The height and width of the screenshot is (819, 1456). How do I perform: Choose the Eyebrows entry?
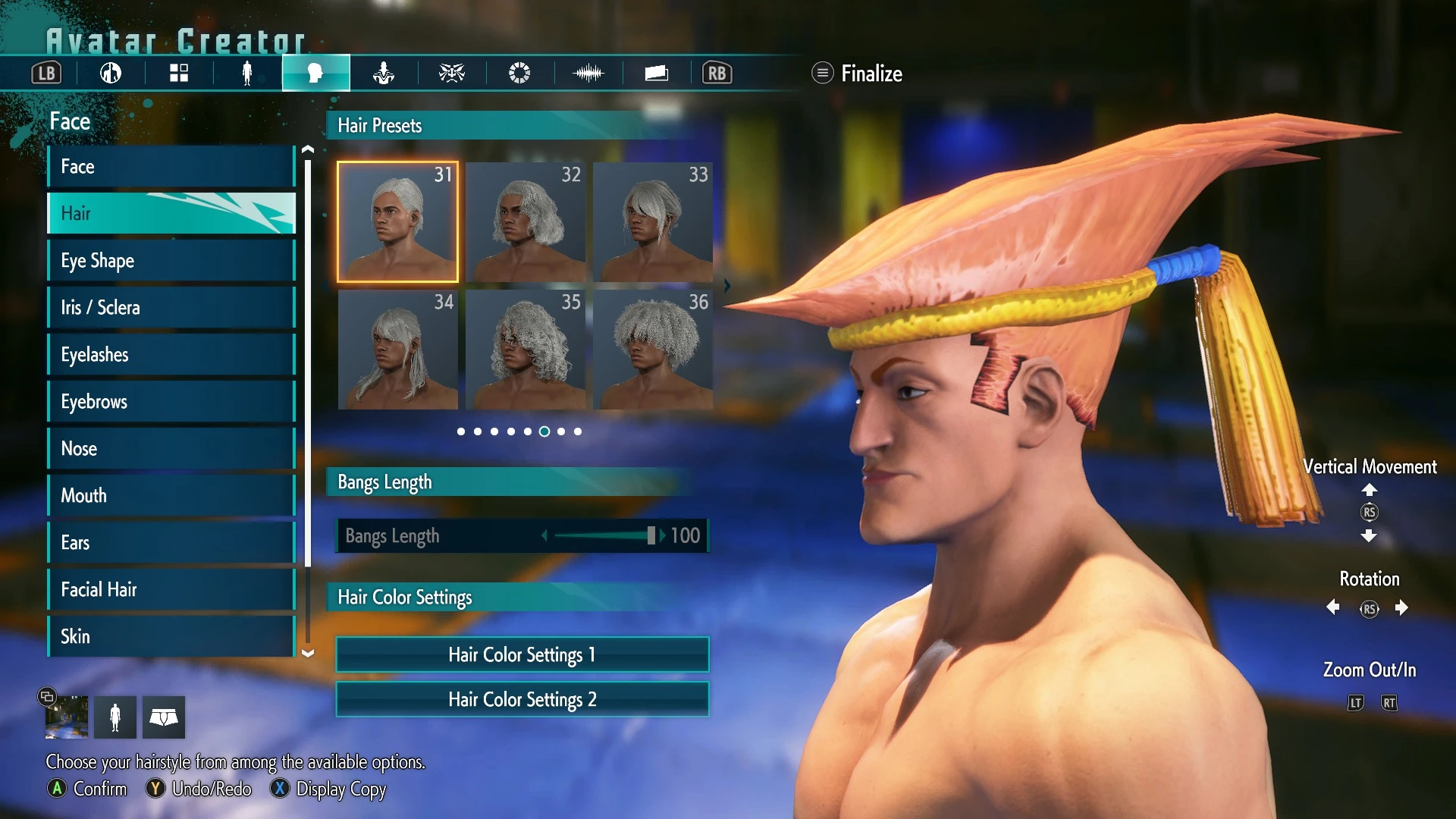point(171,402)
